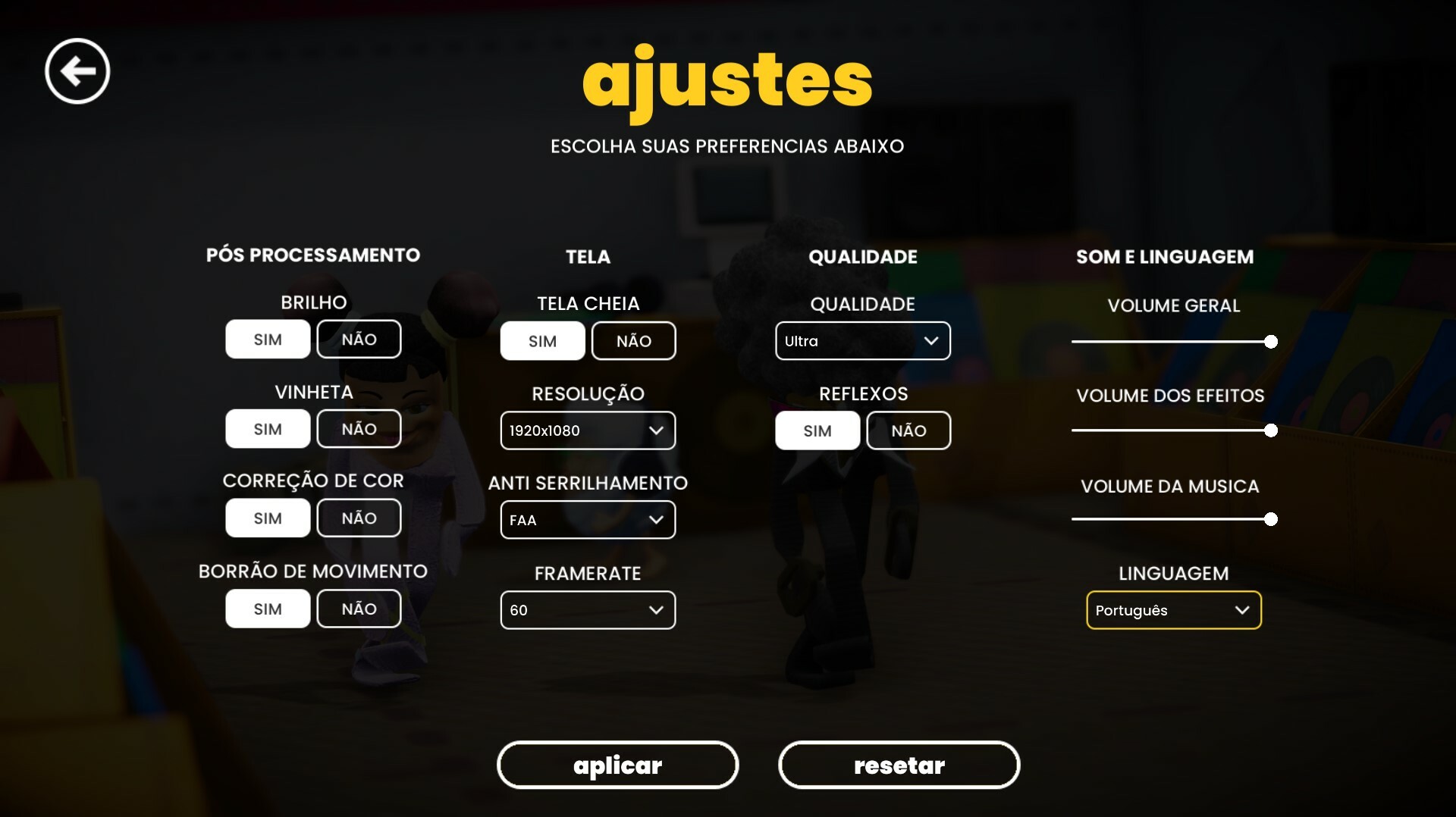1456x817 pixels.
Task: Click the back arrow to exit settings
Action: [x=77, y=70]
